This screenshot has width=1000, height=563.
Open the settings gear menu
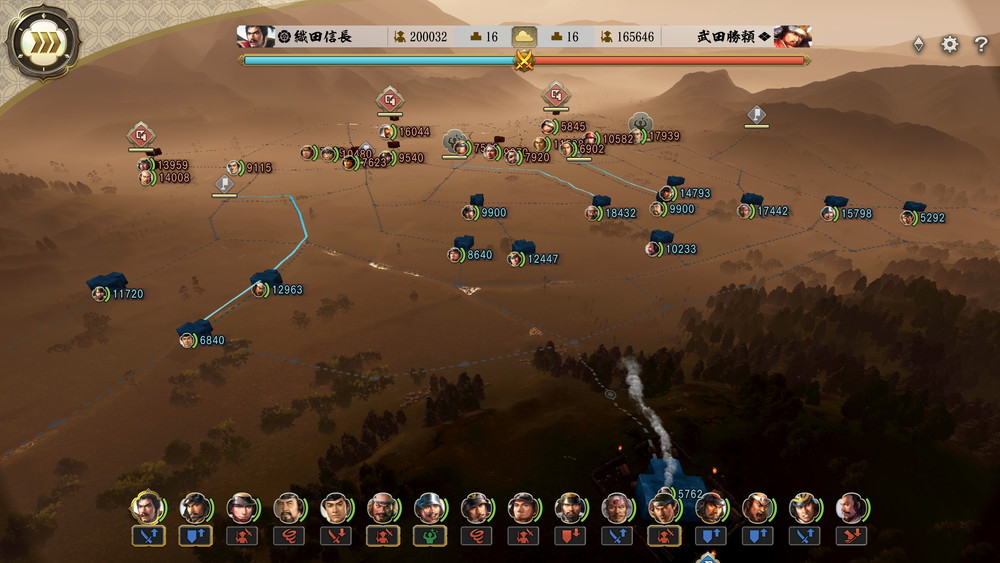[950, 45]
